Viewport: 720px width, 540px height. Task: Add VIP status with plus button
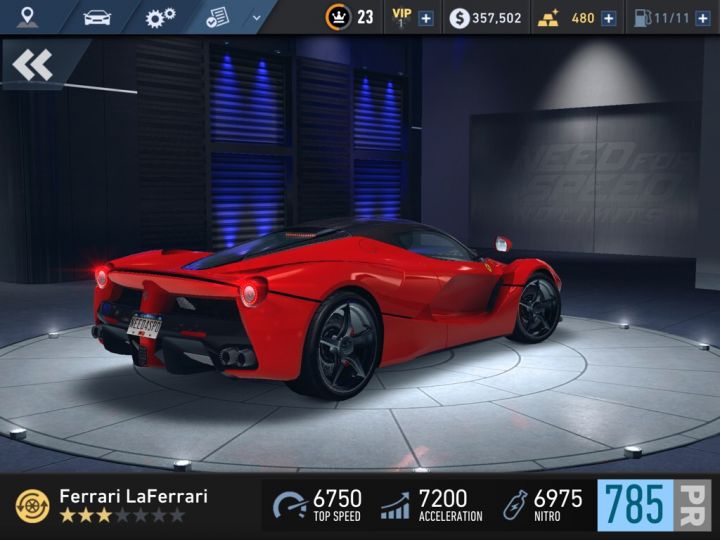[x=426, y=18]
